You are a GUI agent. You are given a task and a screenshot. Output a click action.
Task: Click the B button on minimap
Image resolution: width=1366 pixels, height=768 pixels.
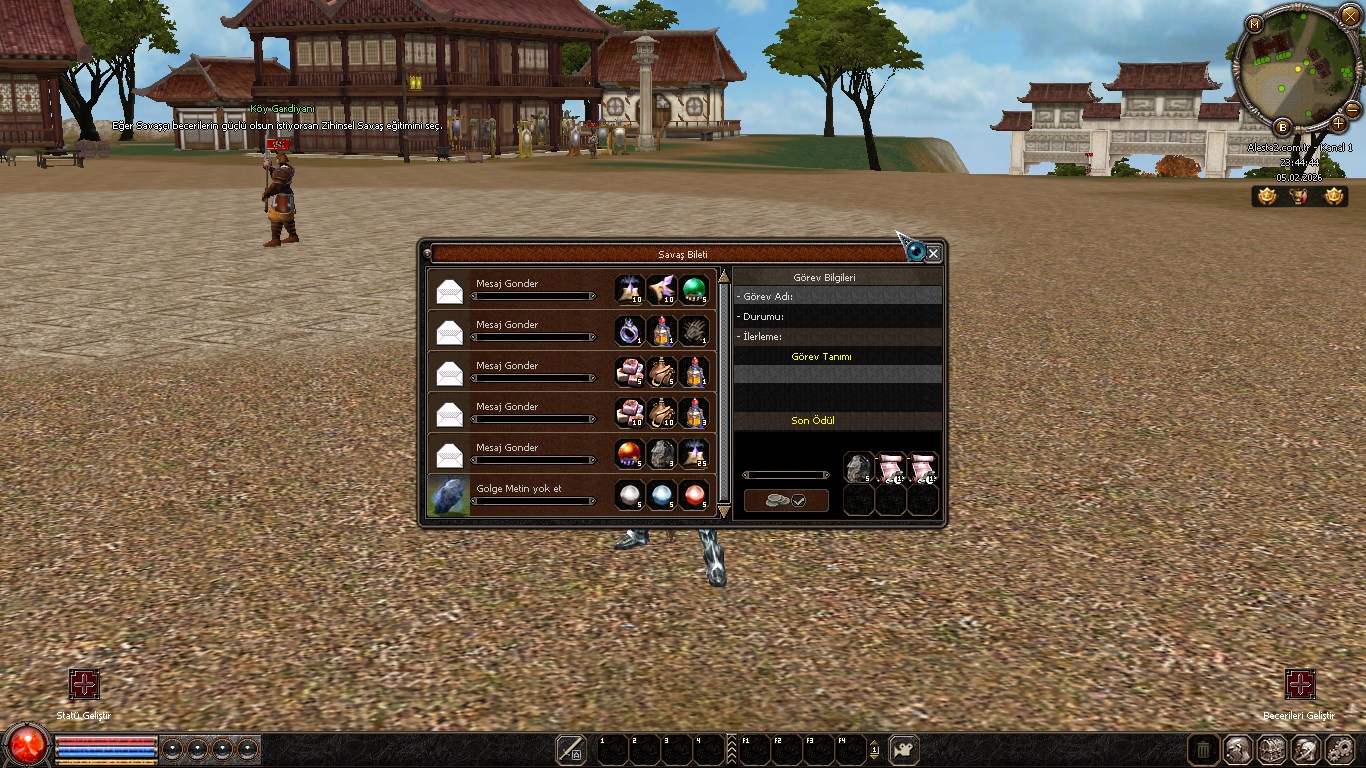pyautogui.click(x=1283, y=127)
